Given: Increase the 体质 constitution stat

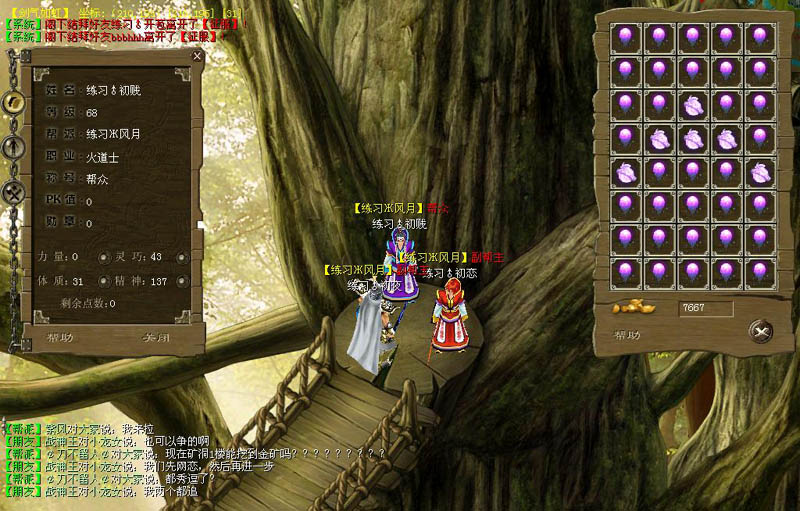Looking at the screenshot, I should click(x=102, y=282).
